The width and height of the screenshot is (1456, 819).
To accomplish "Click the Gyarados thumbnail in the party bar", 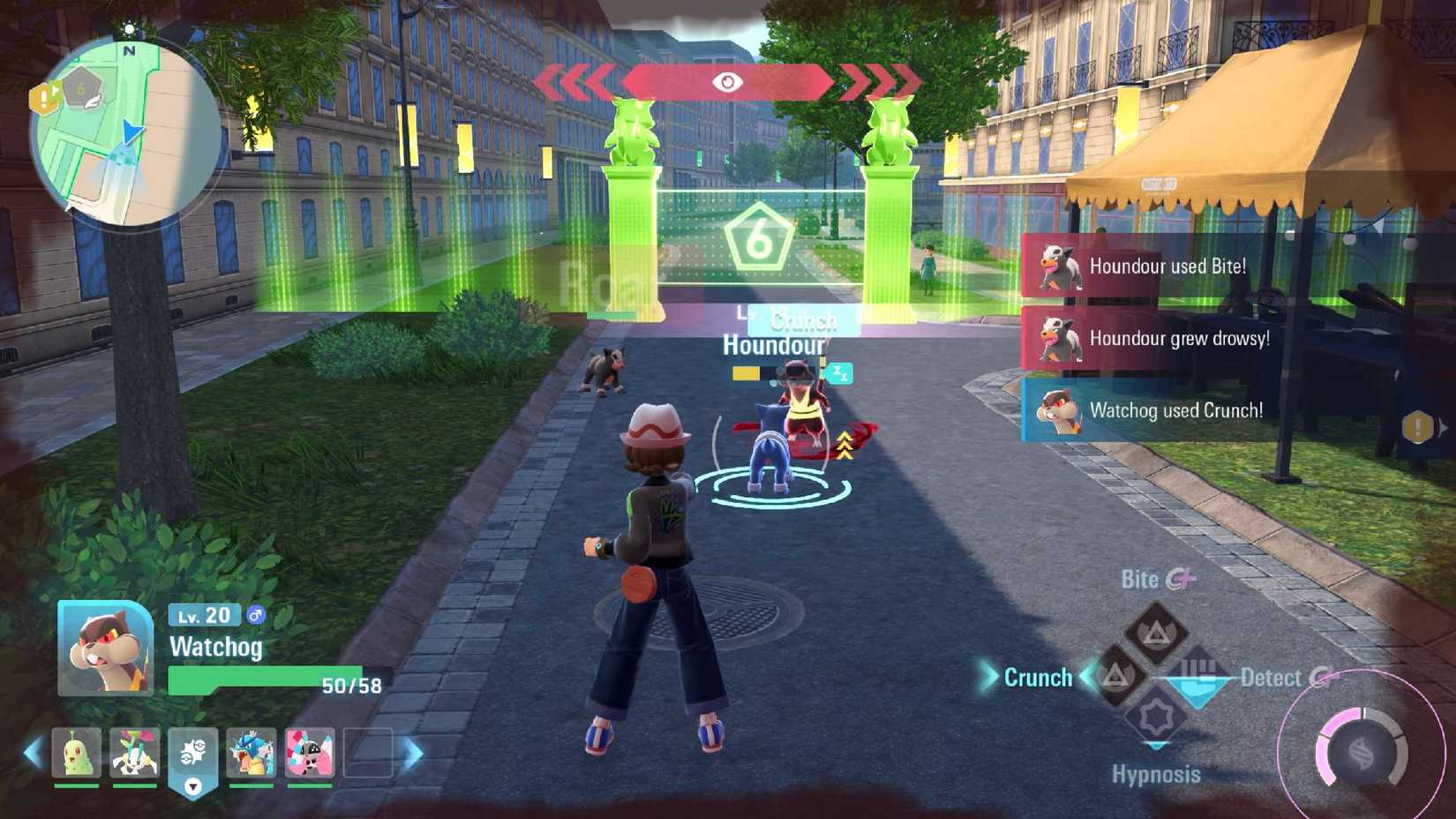I will pos(251,752).
